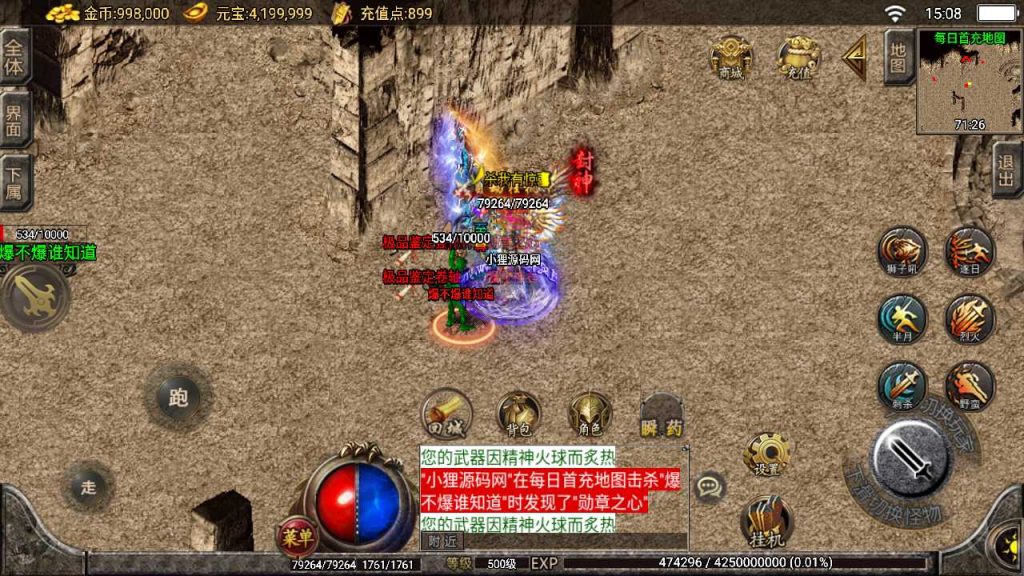This screenshot has height=576, width=1024.
Task: Open the 充值 recharge icon
Action: [798, 58]
